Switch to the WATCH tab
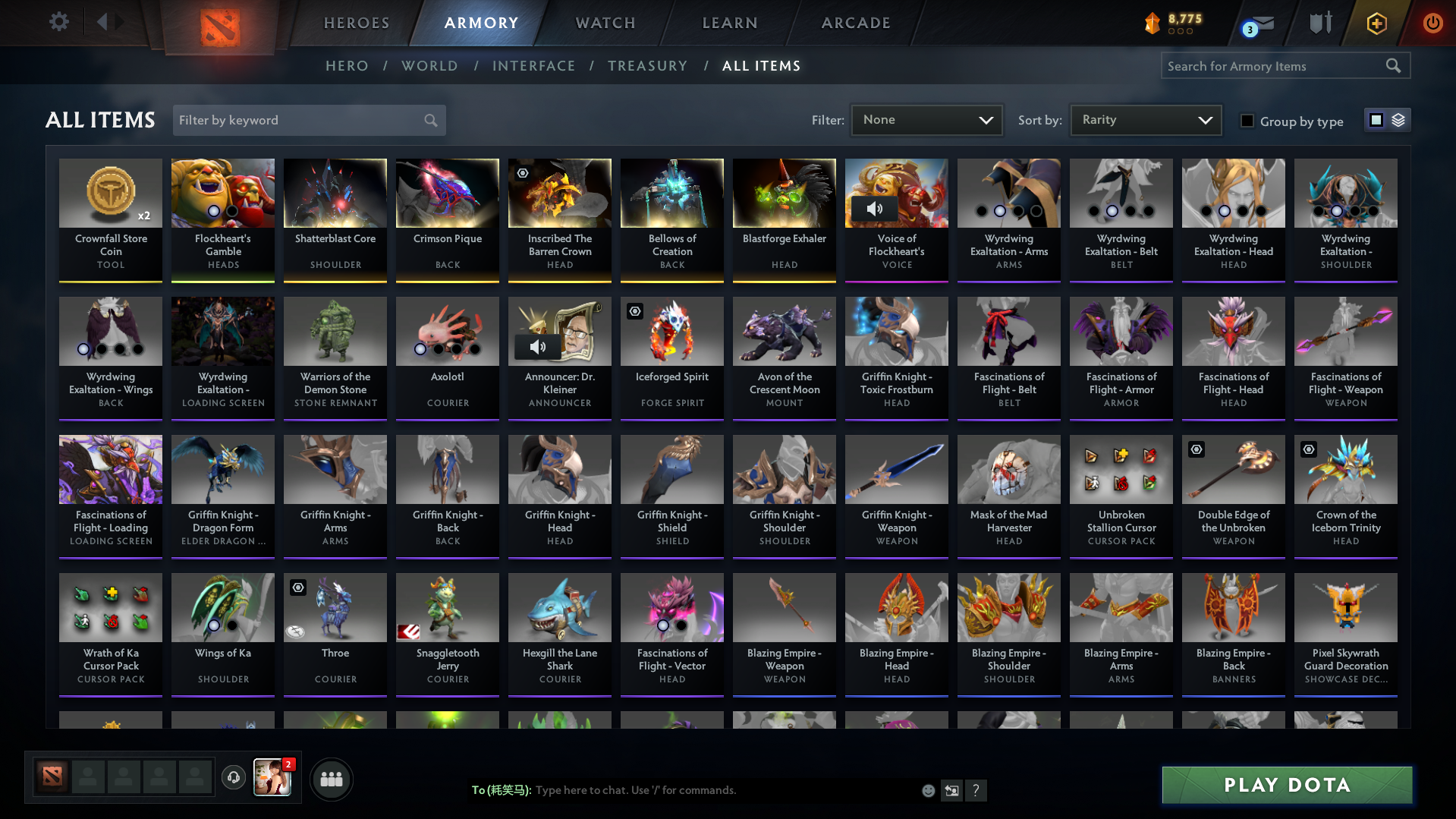This screenshot has height=819, width=1456. 605,23
